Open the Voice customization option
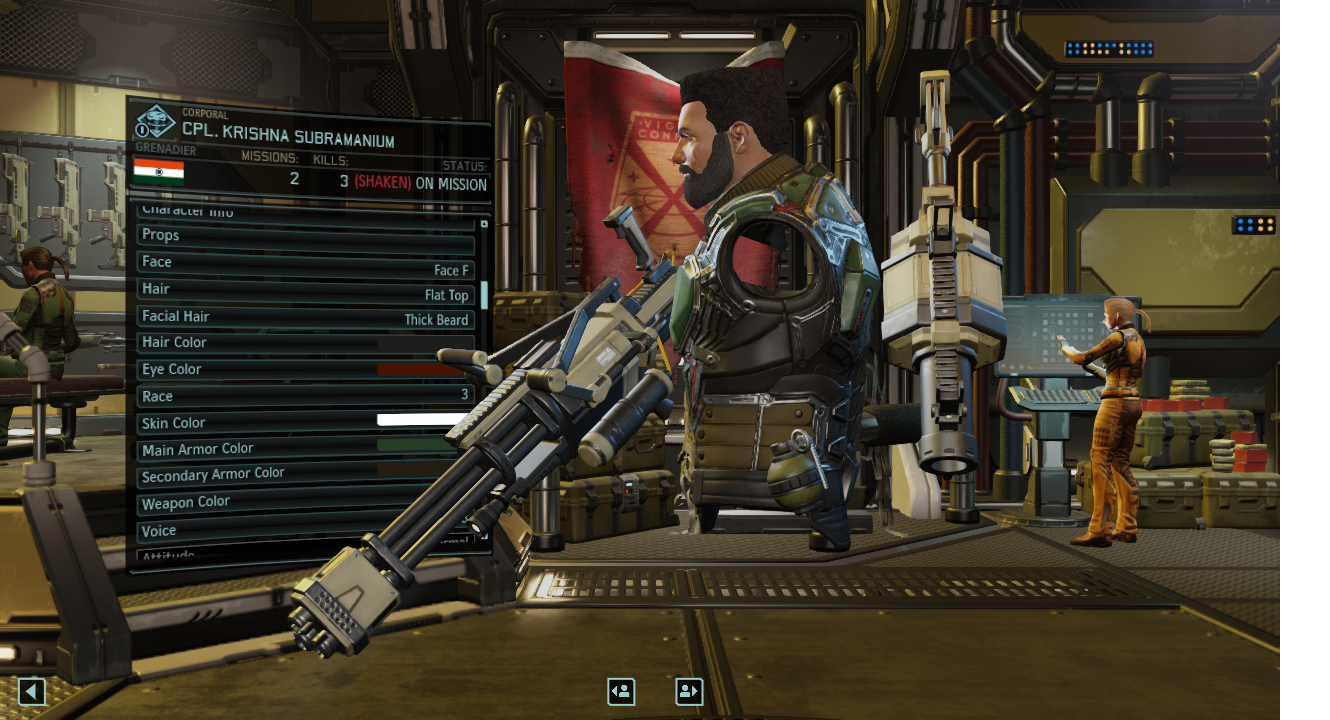The image size is (1330, 720). pos(300,530)
